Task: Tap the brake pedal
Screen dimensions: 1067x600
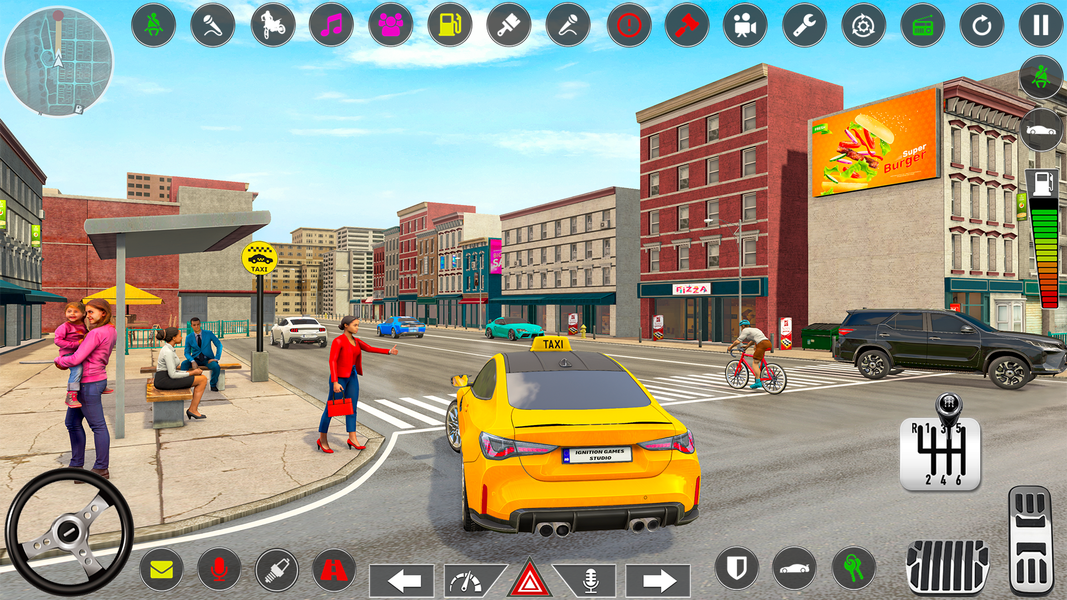Action: point(946,567)
